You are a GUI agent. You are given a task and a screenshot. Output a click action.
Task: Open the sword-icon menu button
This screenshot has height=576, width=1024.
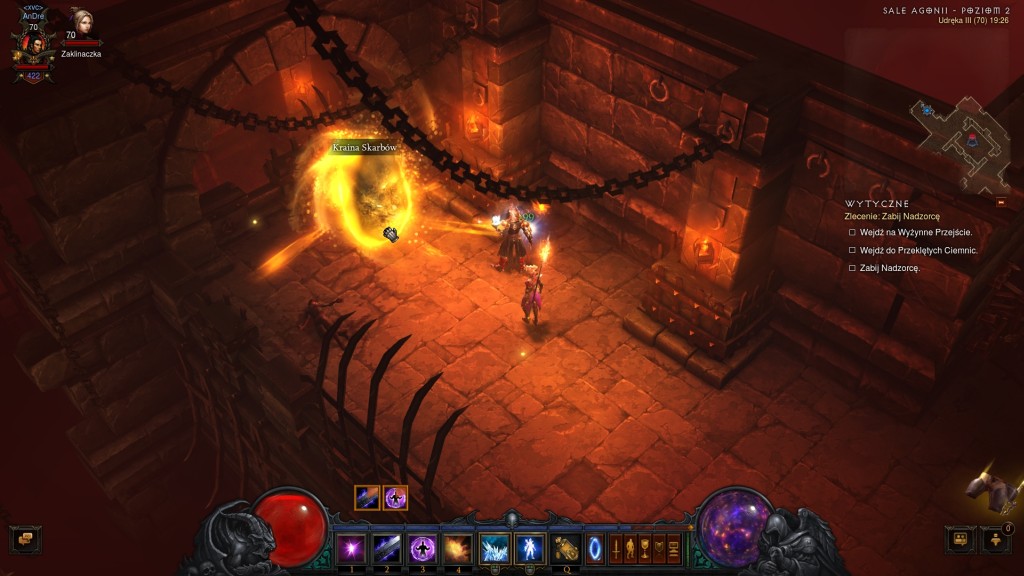pyautogui.click(x=616, y=548)
